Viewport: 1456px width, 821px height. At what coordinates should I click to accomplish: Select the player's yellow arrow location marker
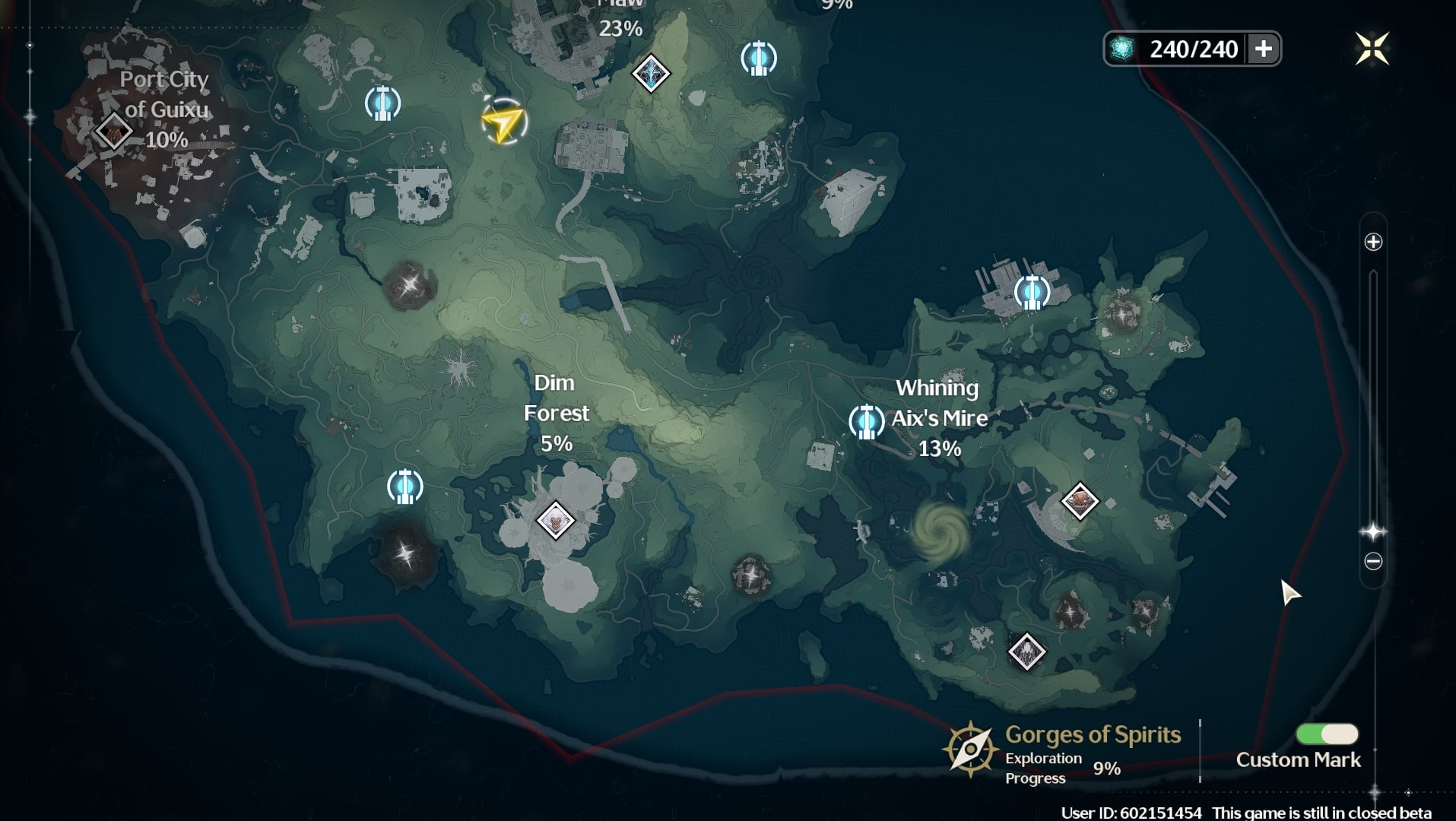point(503,122)
